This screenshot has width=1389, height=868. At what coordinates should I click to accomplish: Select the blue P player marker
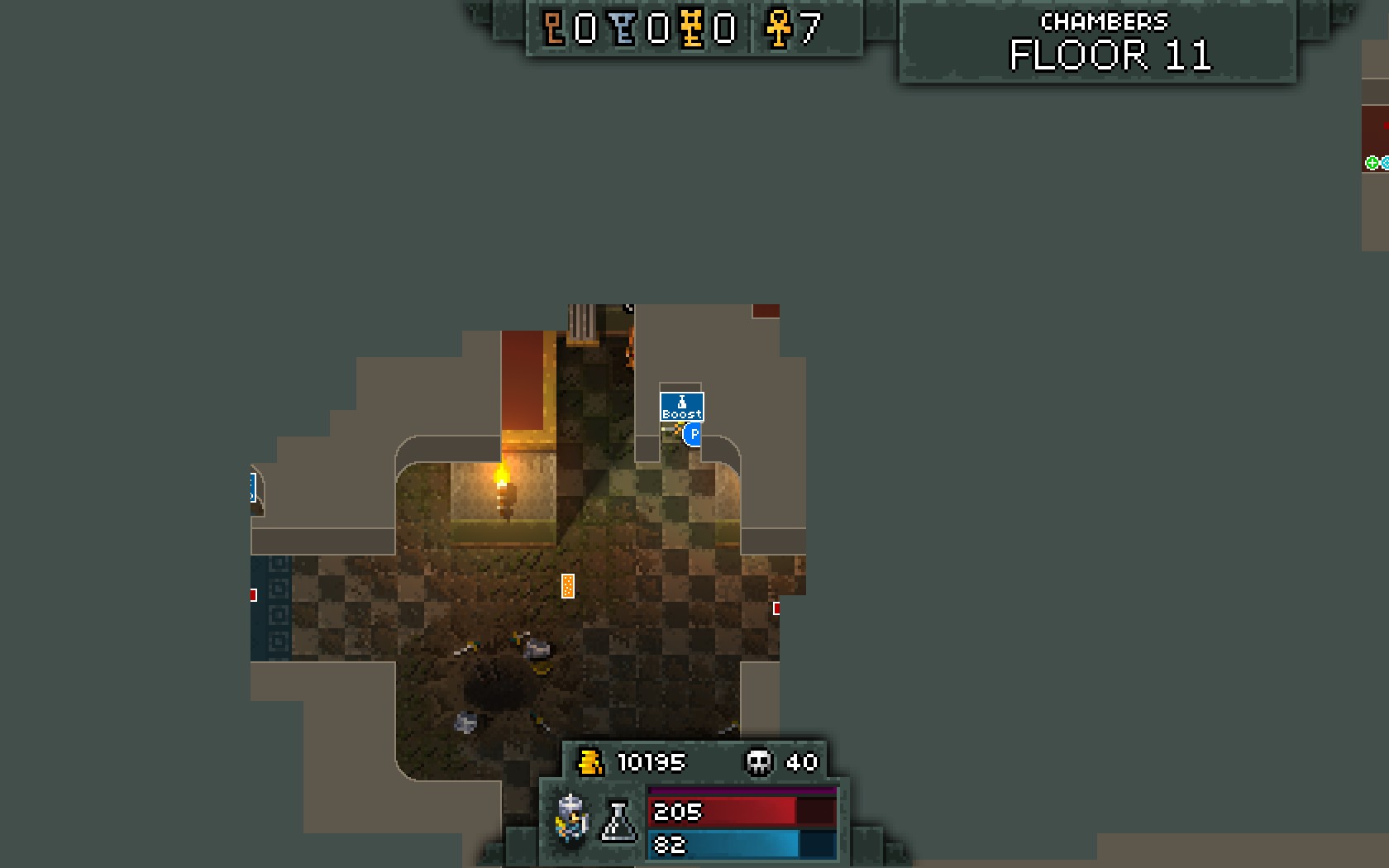coord(693,434)
